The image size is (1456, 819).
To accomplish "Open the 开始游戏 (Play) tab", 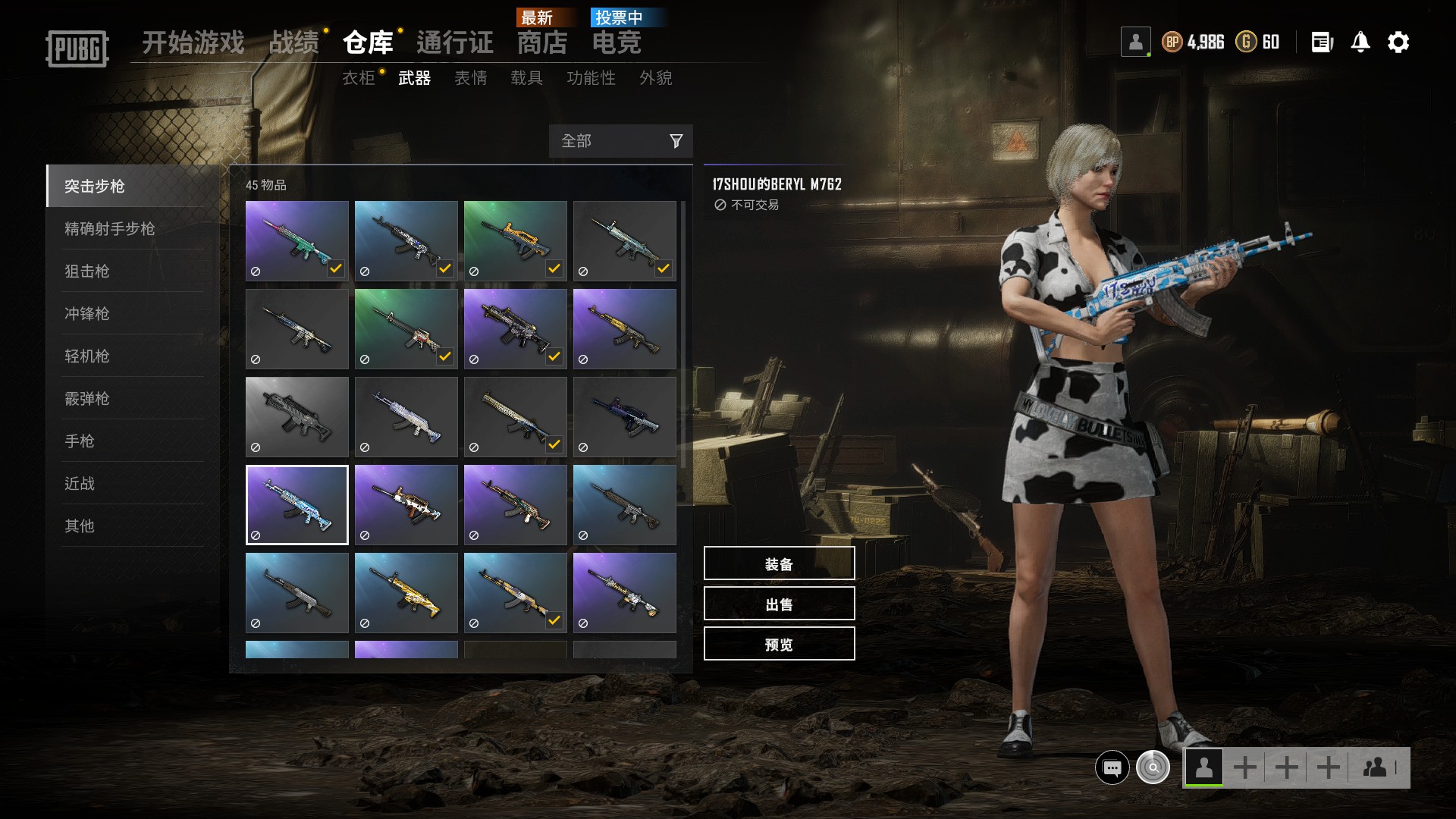I will point(193,42).
